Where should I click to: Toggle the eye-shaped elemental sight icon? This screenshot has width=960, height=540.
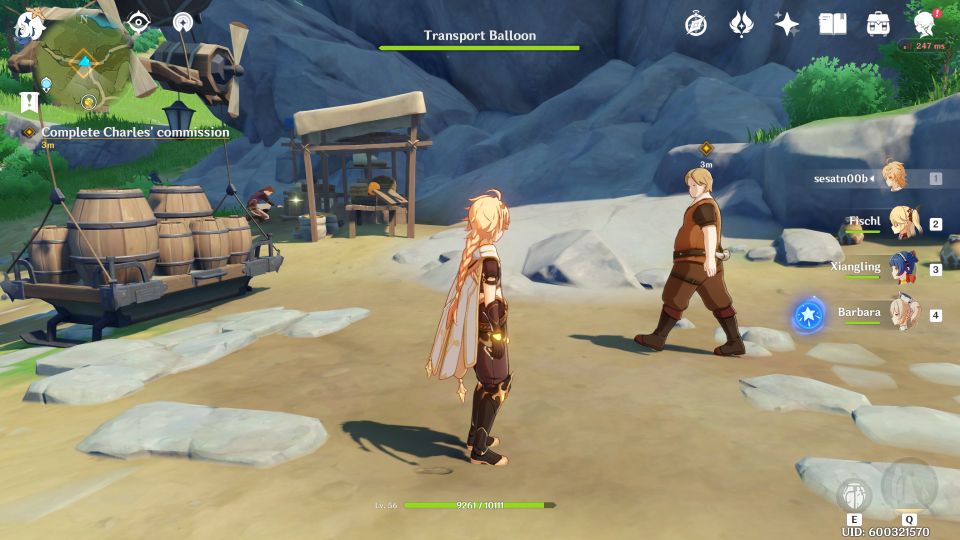click(138, 22)
